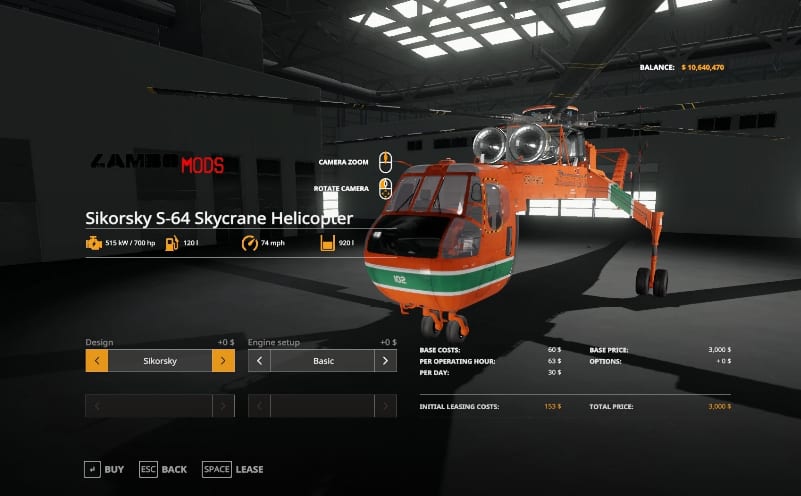Advance Engine setup to next option
Viewport: 801px width, 496px height.
[x=385, y=361]
